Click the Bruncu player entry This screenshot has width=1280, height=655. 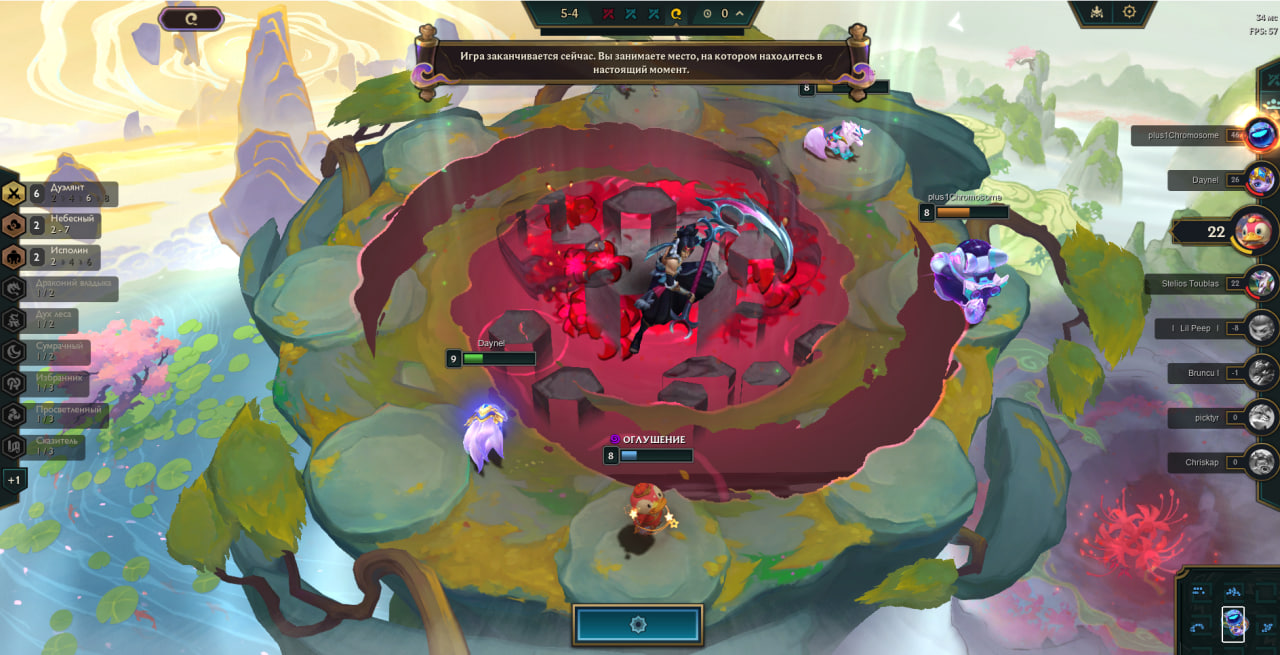[x=1207, y=373]
